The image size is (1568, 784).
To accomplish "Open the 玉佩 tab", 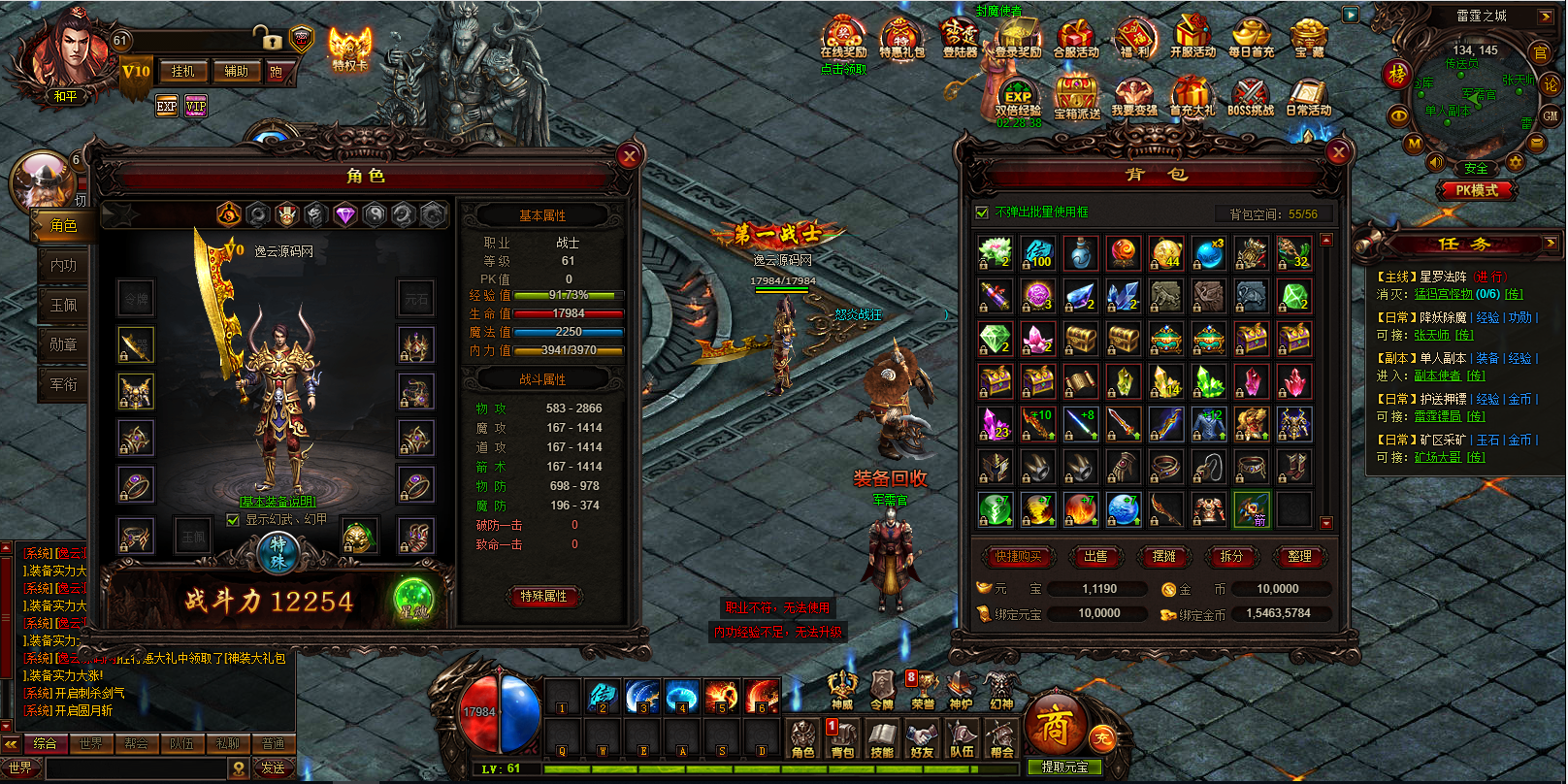I will tap(64, 305).
